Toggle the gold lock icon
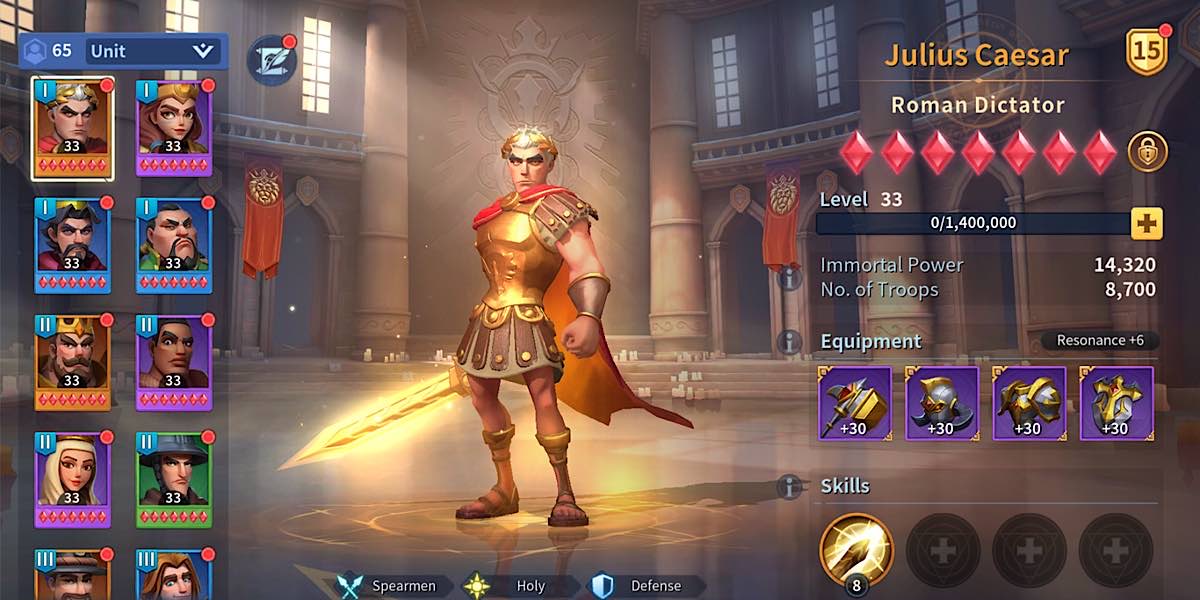The width and height of the screenshot is (1200, 600). (1147, 152)
